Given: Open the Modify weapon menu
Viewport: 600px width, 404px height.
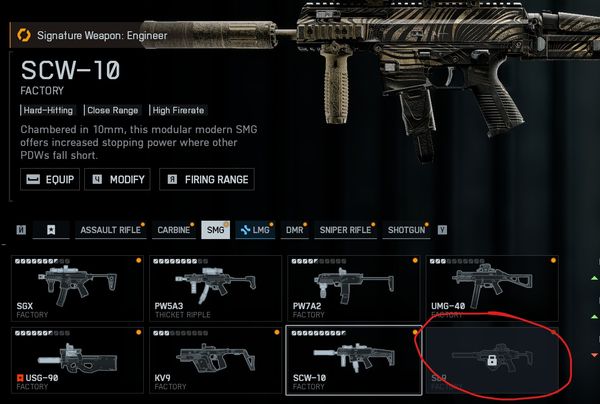Looking at the screenshot, I should pos(117,180).
